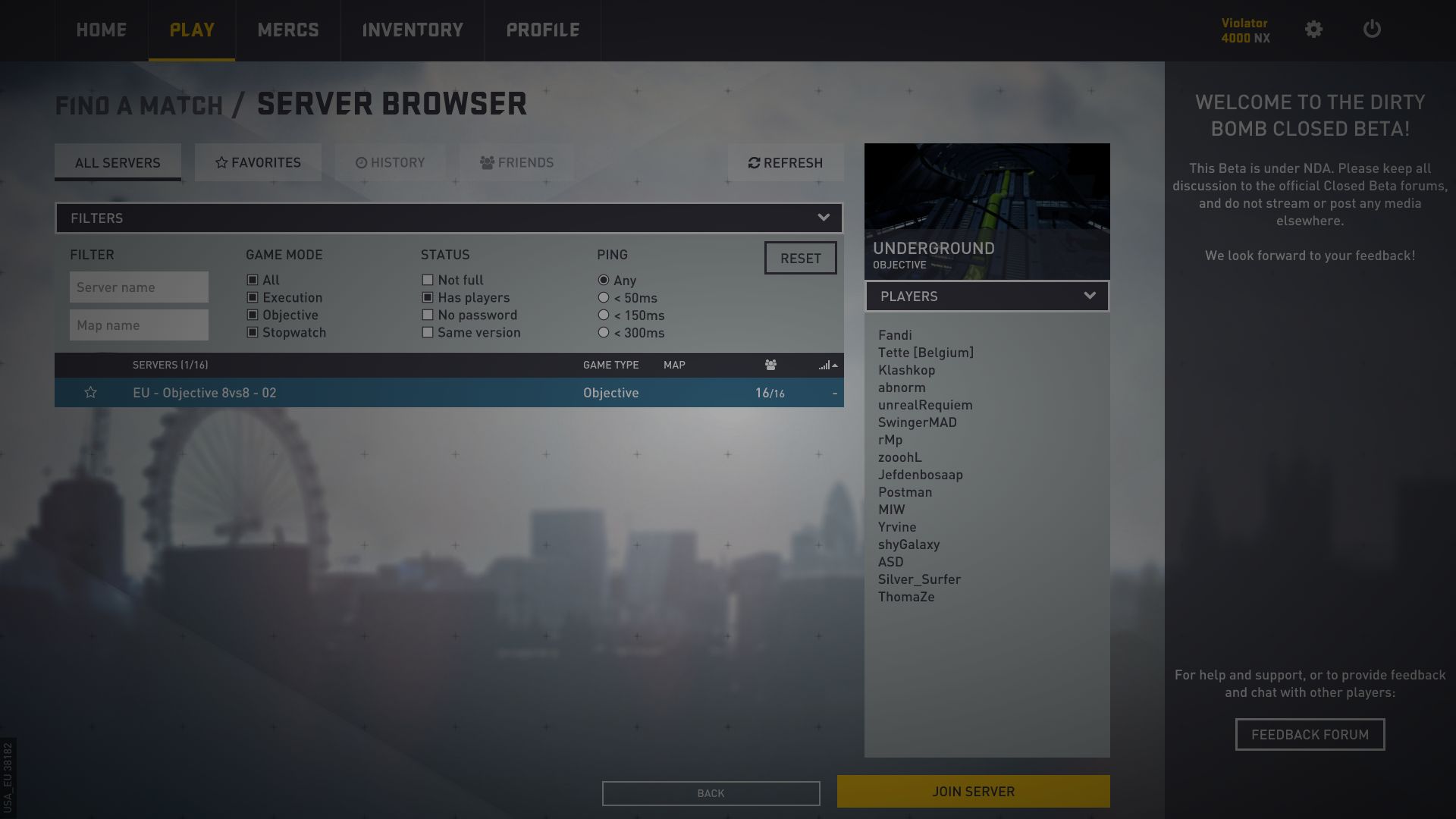Enable the Not full status filter
This screenshot has width=1456, height=819.
(428, 281)
